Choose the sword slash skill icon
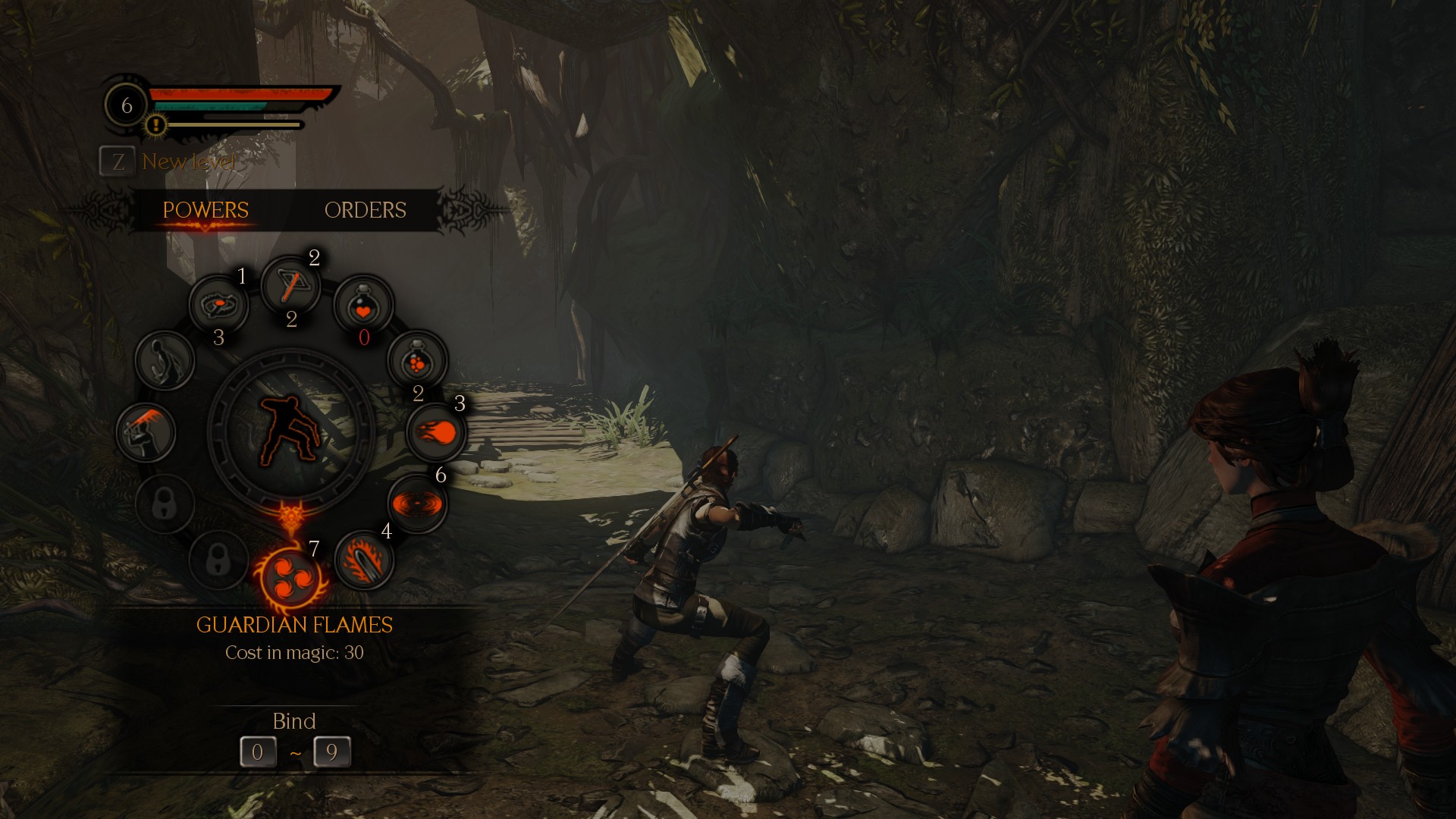The image size is (1456, 819). pyautogui.click(x=146, y=432)
